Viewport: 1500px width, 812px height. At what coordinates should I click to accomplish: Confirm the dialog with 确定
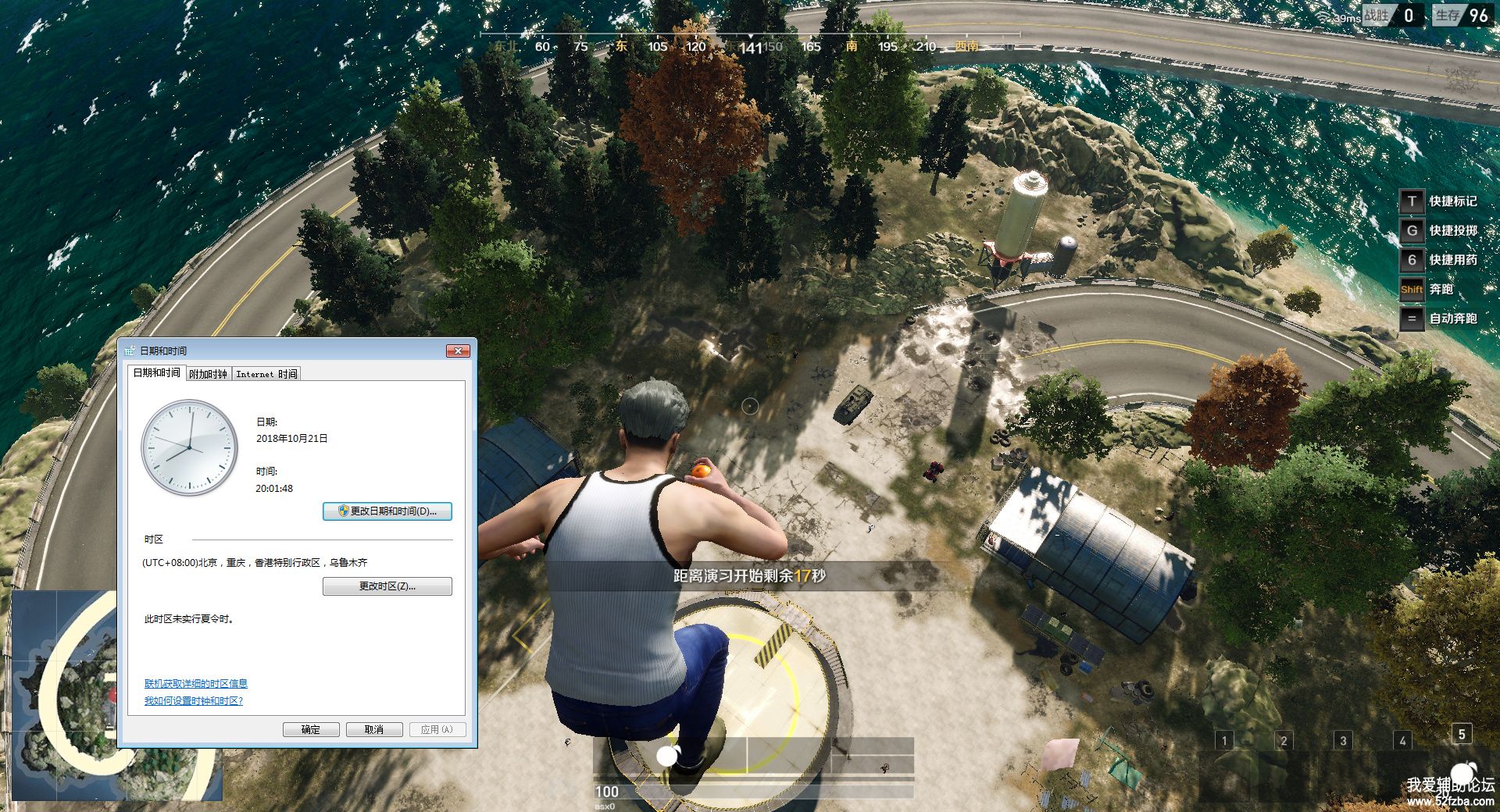point(311,729)
